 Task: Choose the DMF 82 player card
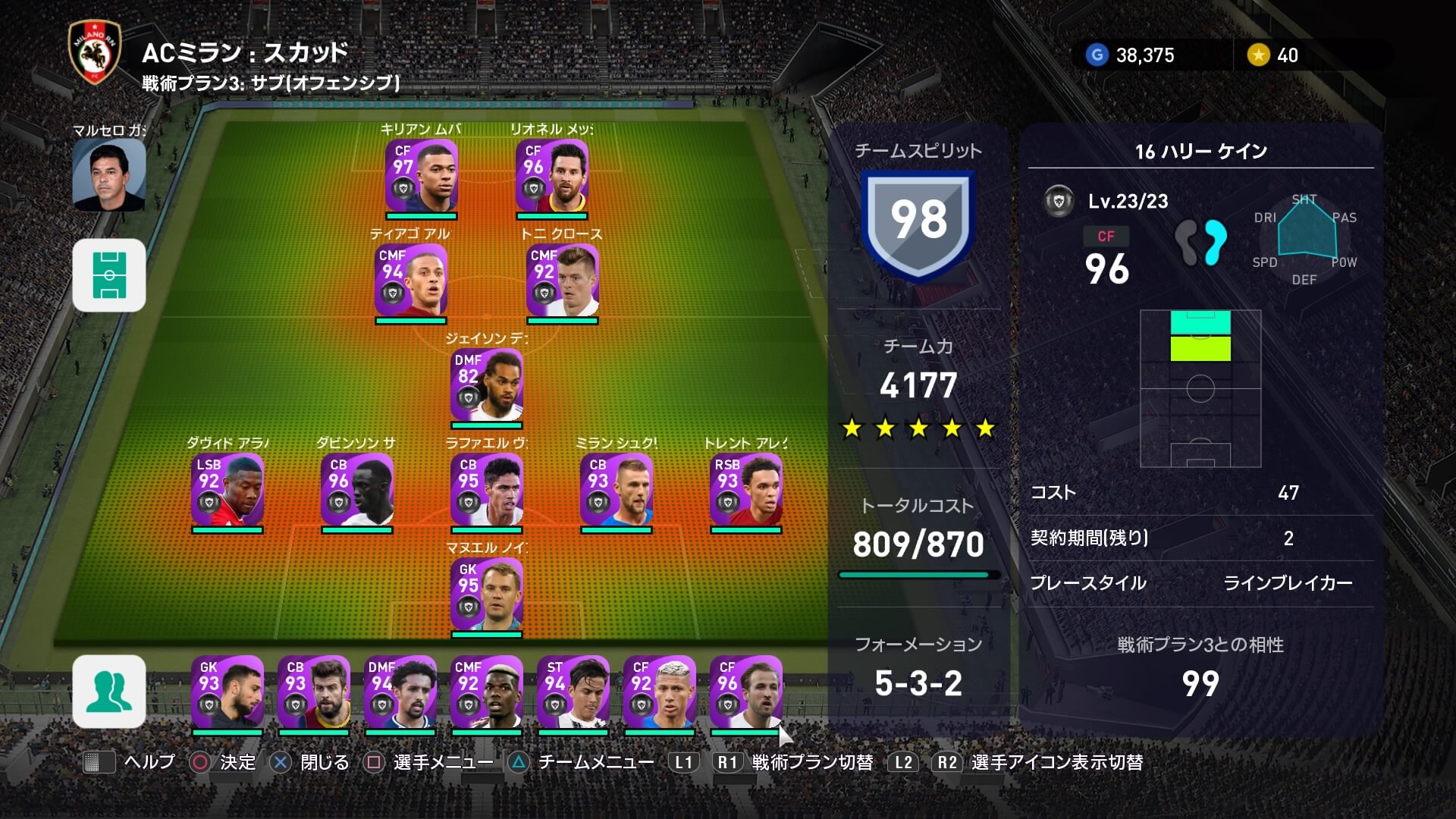click(487, 384)
